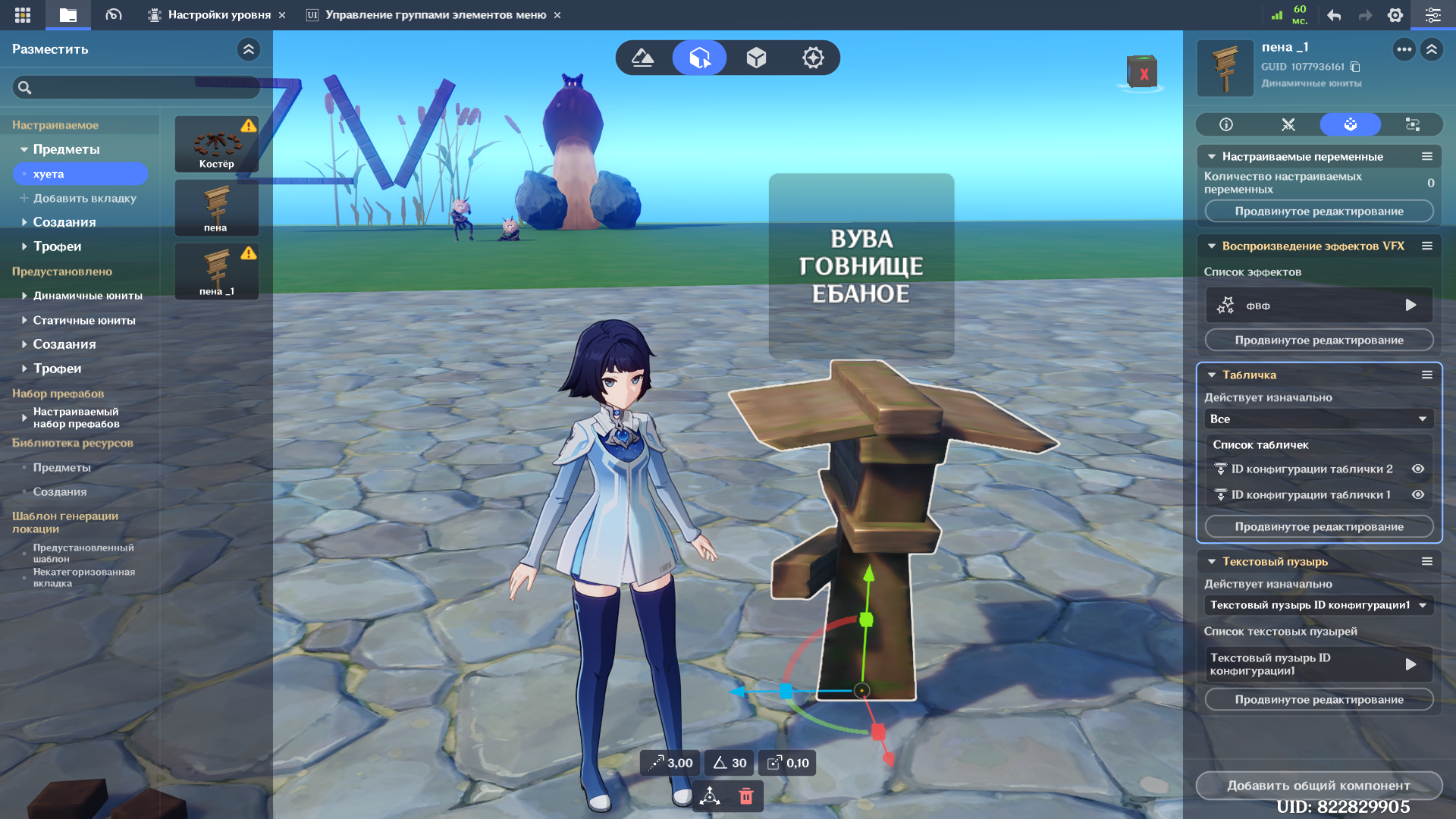Image resolution: width=1456 pixels, height=819 pixels.
Task: Close the Настройки уровня tab
Action: [x=282, y=15]
